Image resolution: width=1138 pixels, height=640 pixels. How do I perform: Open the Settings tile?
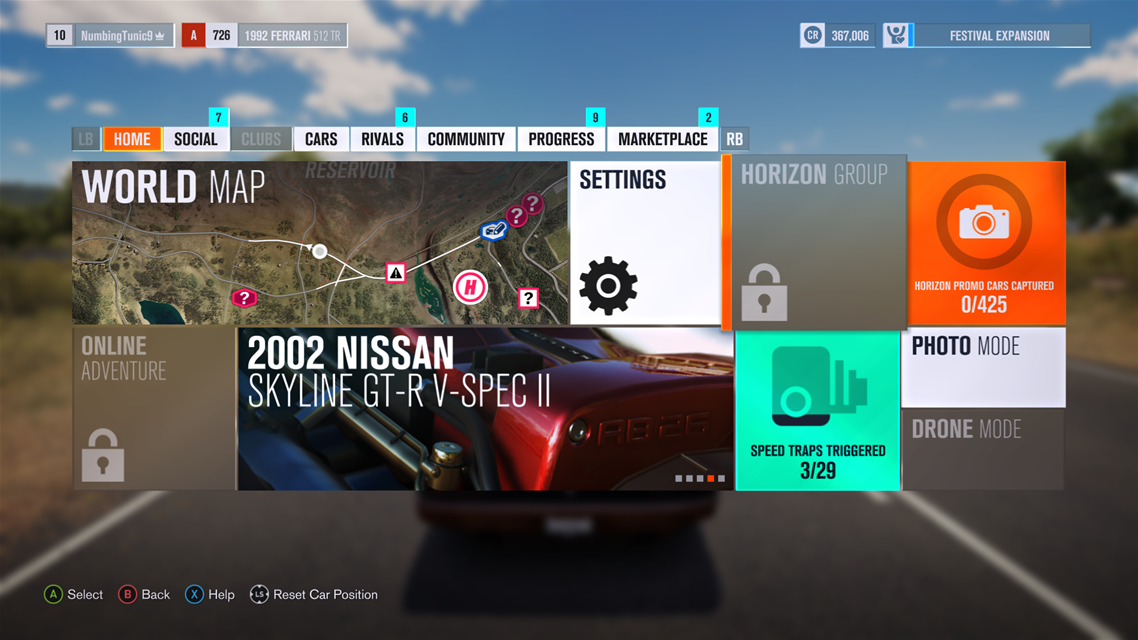pyautogui.click(x=645, y=243)
